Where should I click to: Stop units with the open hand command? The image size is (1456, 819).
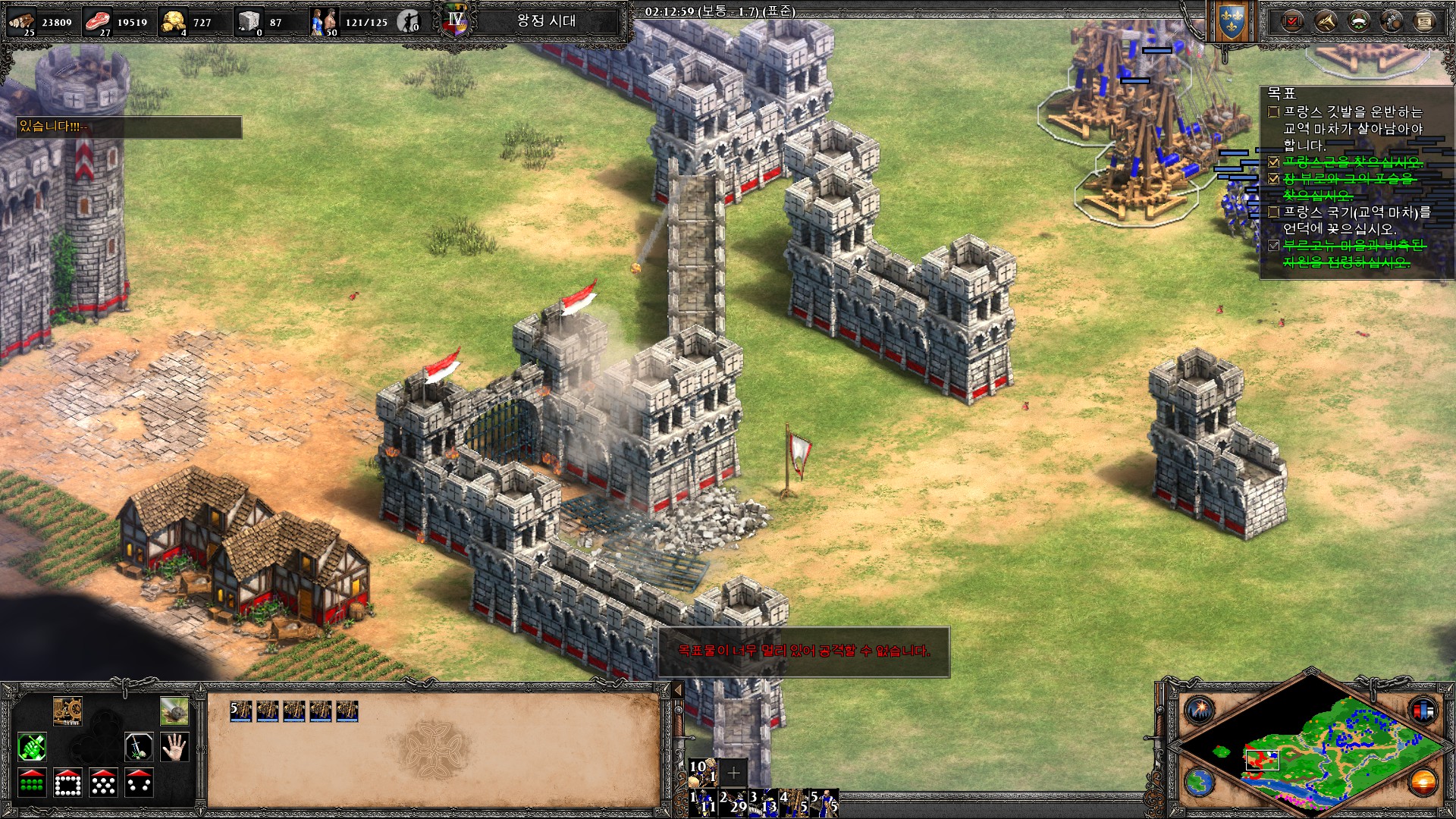tap(174, 747)
